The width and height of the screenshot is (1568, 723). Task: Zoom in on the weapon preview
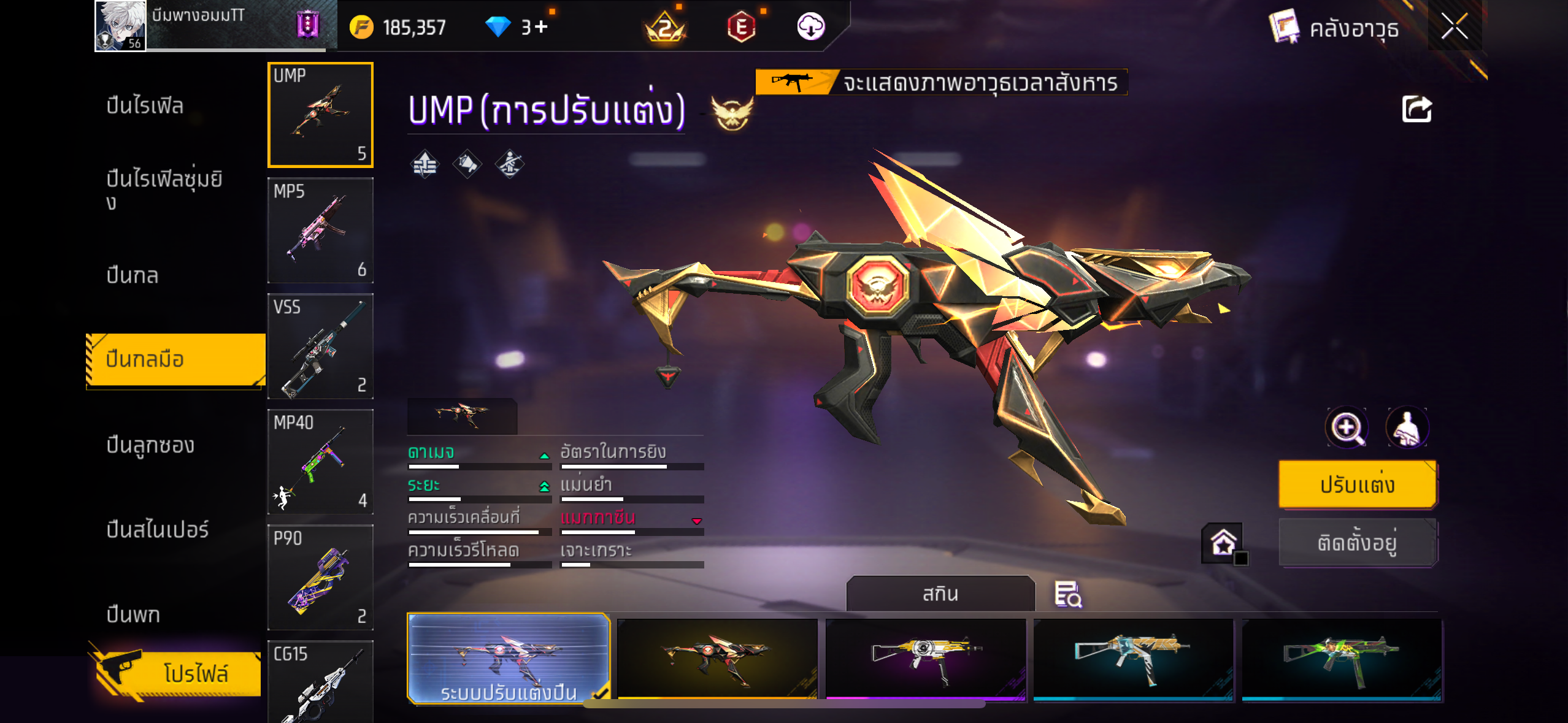coord(1347,427)
